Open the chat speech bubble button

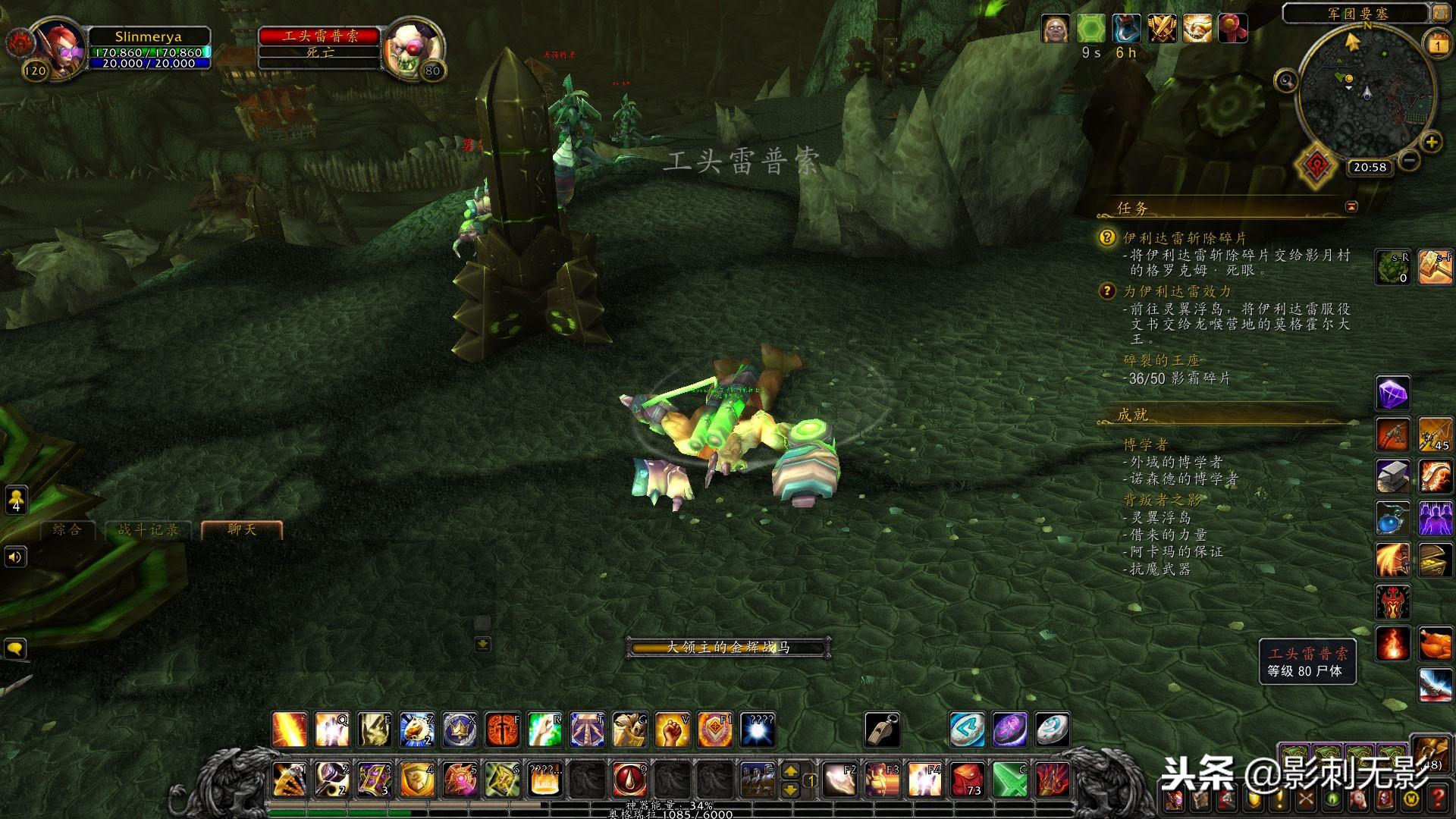tap(15, 649)
